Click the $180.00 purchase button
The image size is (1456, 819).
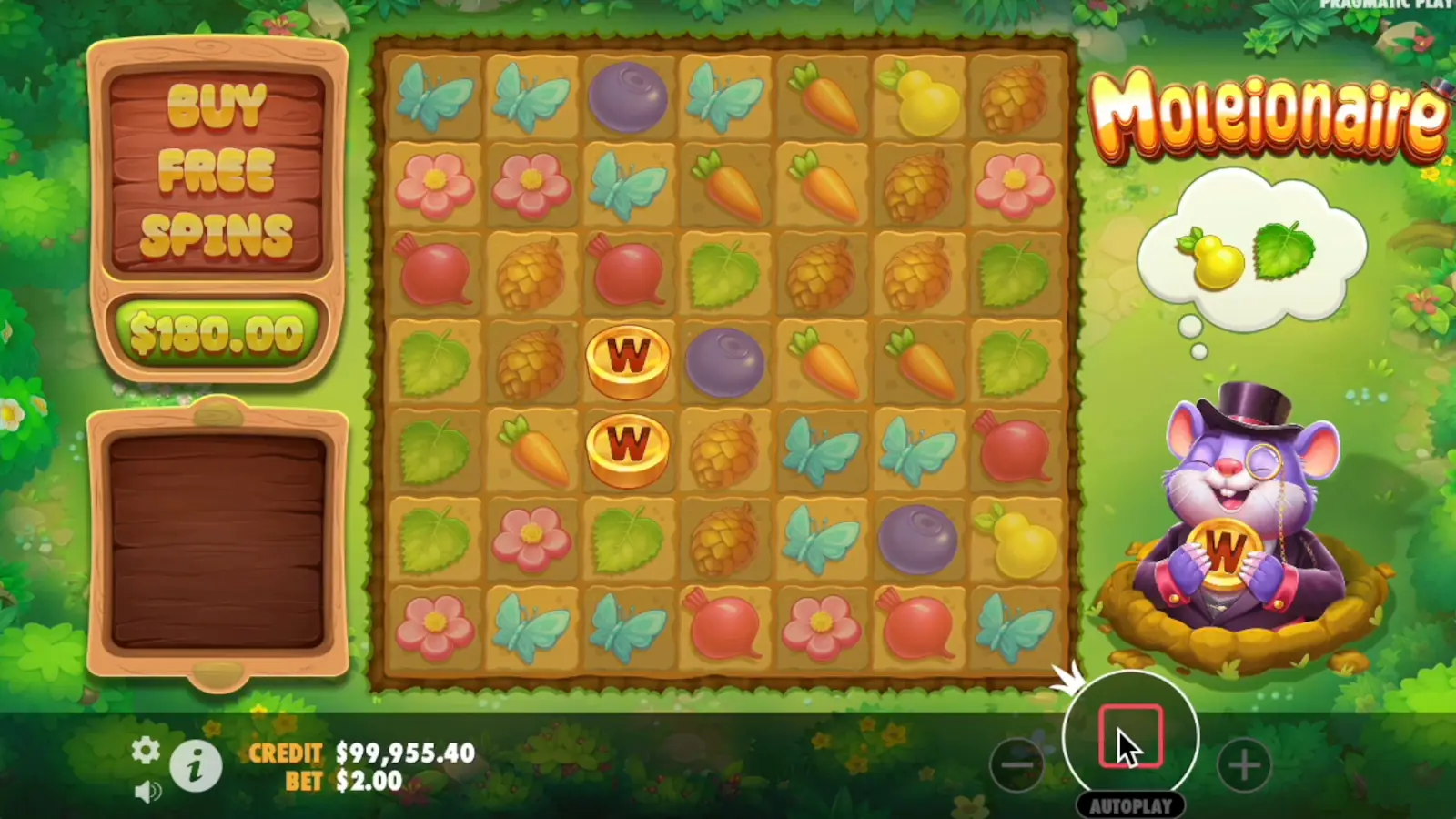217,334
